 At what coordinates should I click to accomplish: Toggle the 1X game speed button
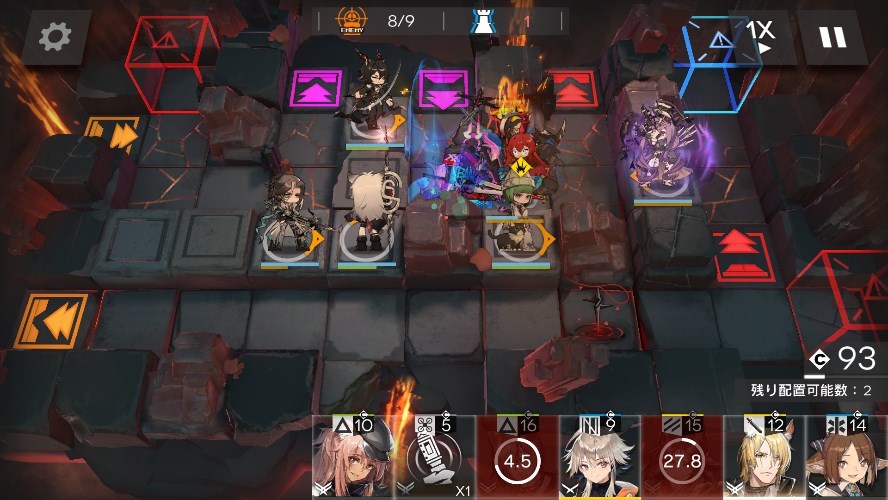coord(762,36)
